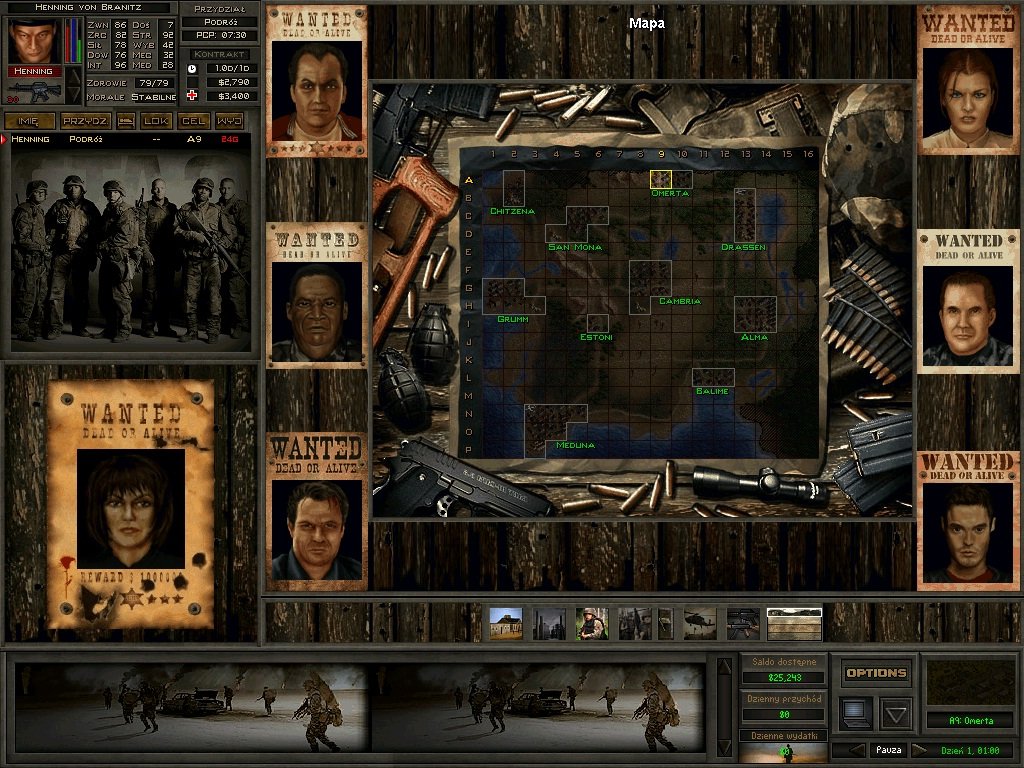Toggle the helicopter airspace map filter

(x=700, y=624)
